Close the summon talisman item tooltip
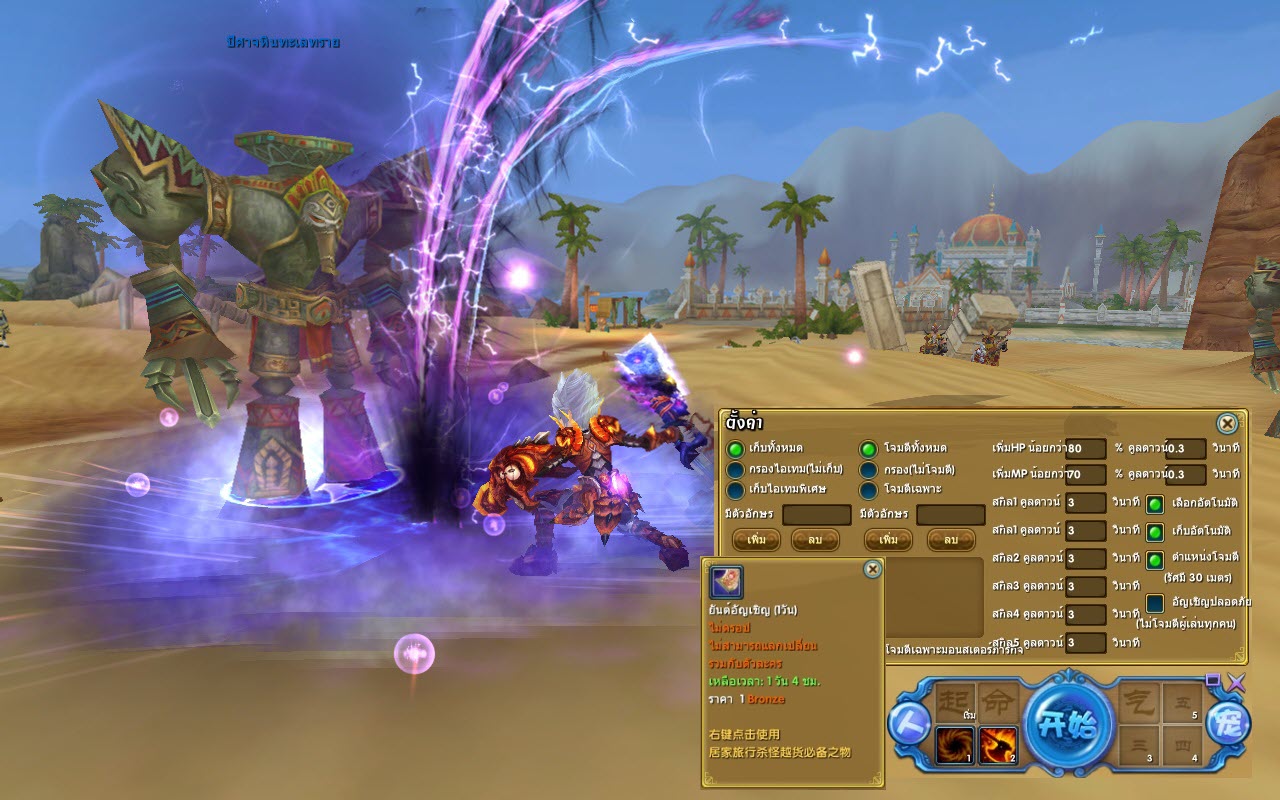This screenshot has height=800, width=1280. [872, 568]
